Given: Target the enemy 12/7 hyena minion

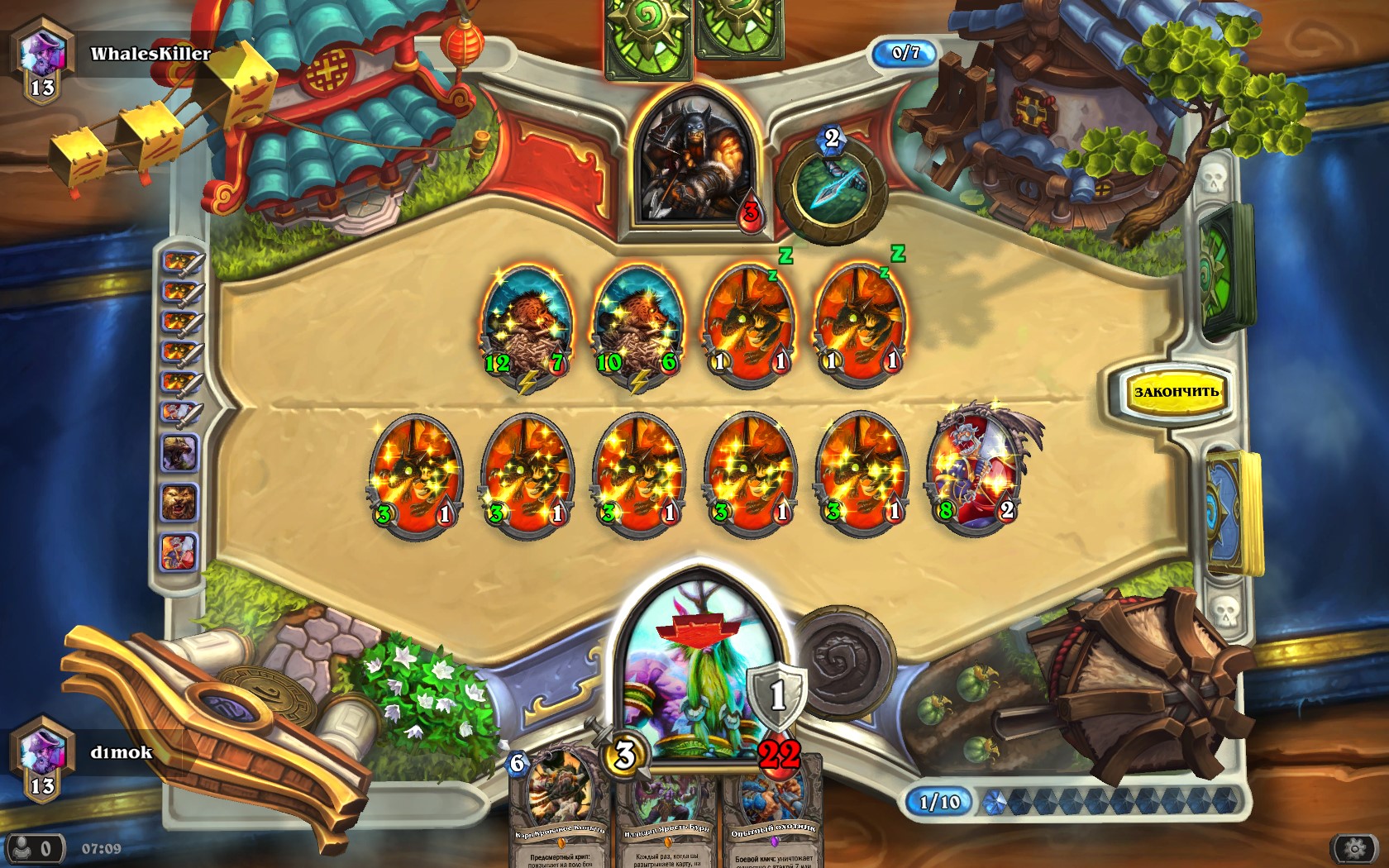Looking at the screenshot, I should (526, 324).
